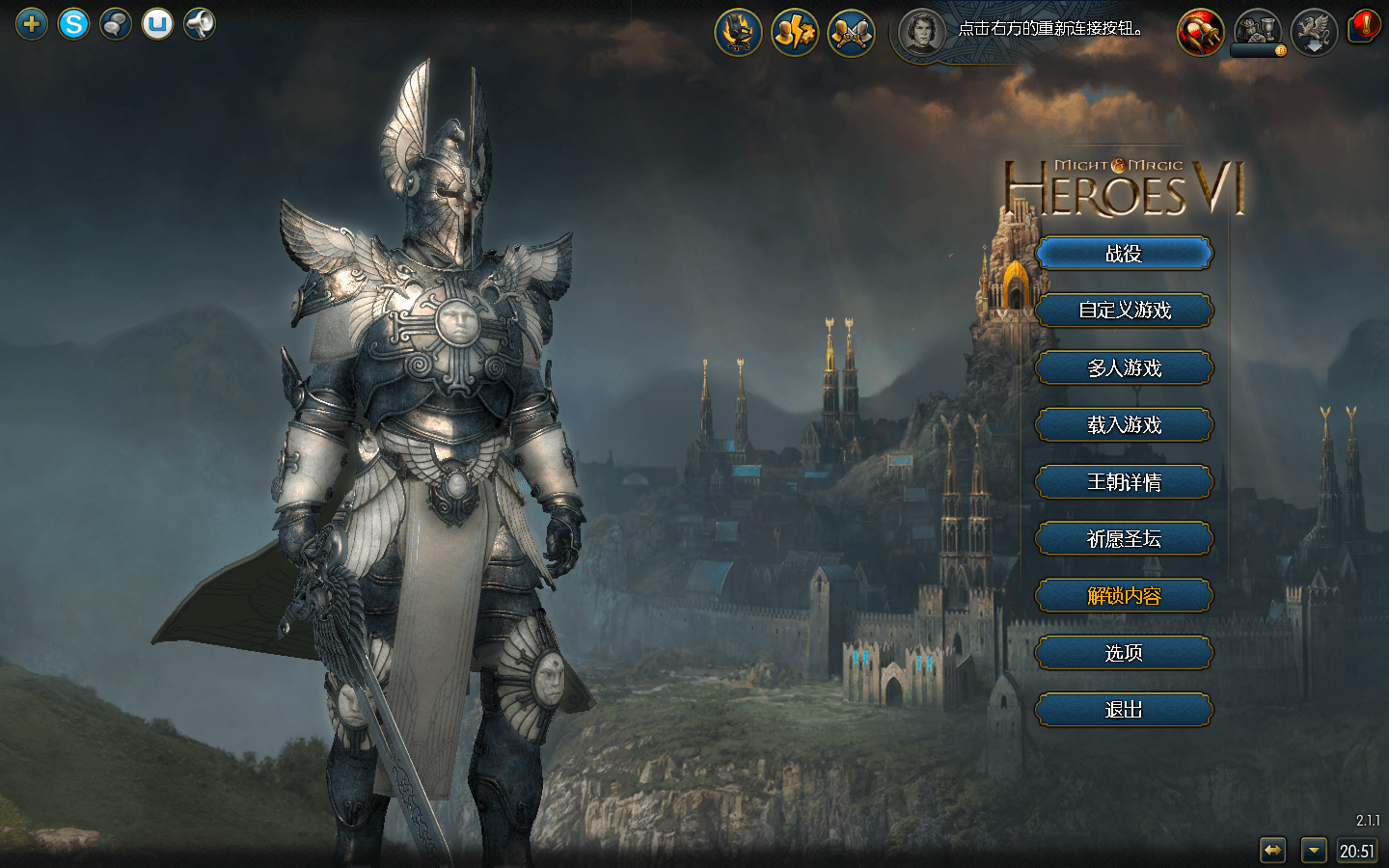Screen dimensions: 1389x868
Task: Open the crossed swords duel icon
Action: (852, 33)
